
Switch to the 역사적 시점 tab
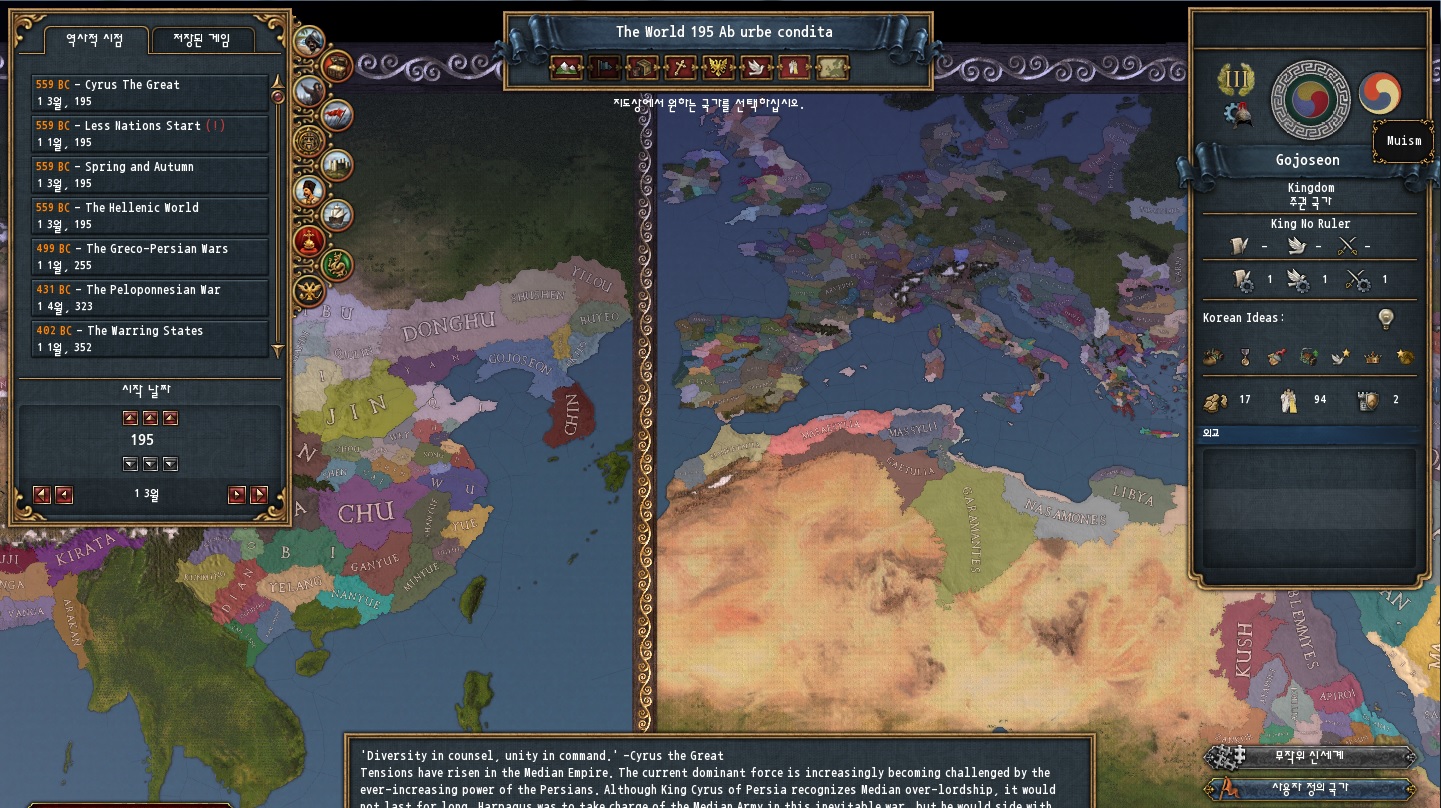[x=95, y=40]
